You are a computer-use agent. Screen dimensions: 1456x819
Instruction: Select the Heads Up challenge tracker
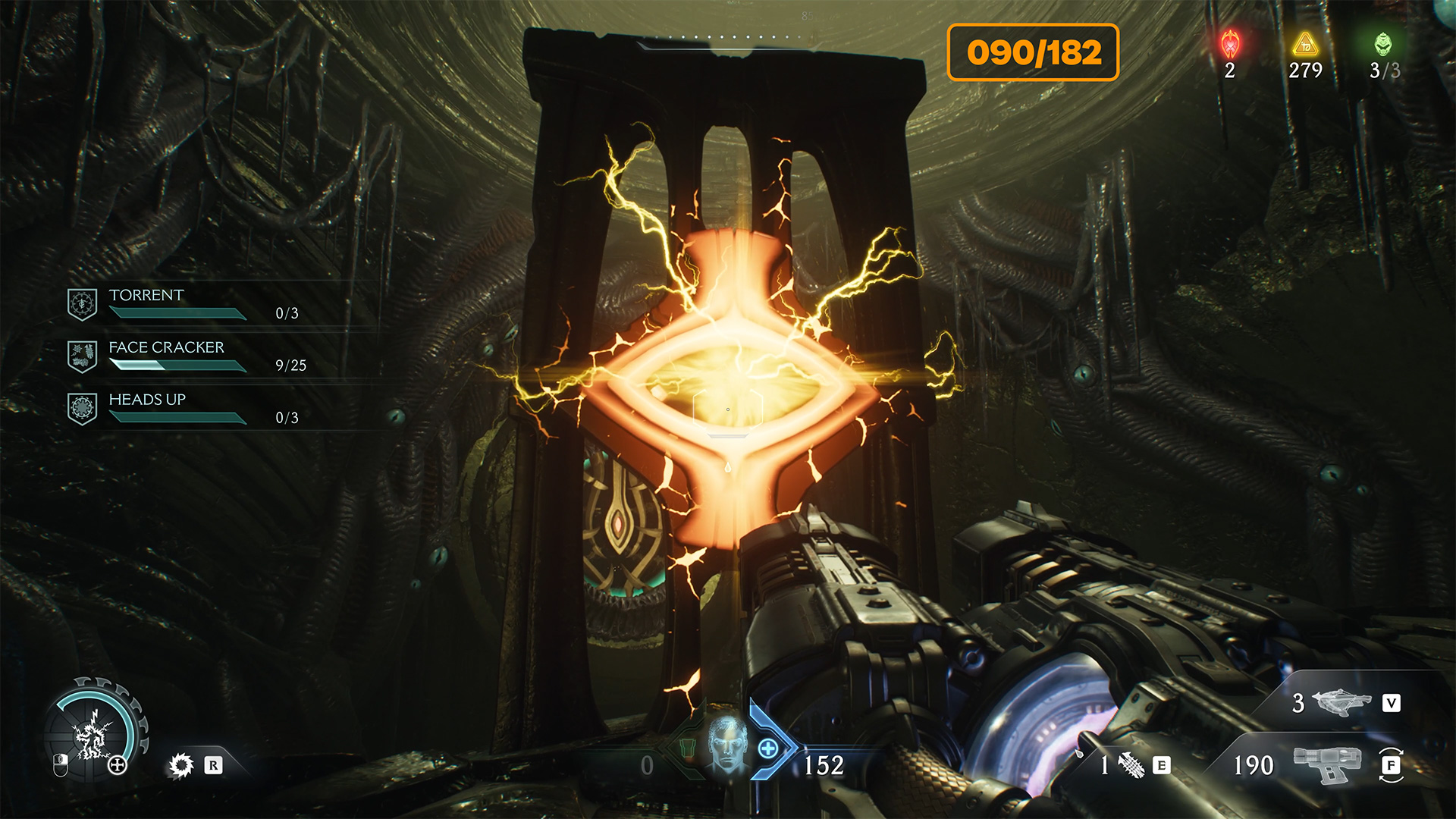click(x=182, y=408)
